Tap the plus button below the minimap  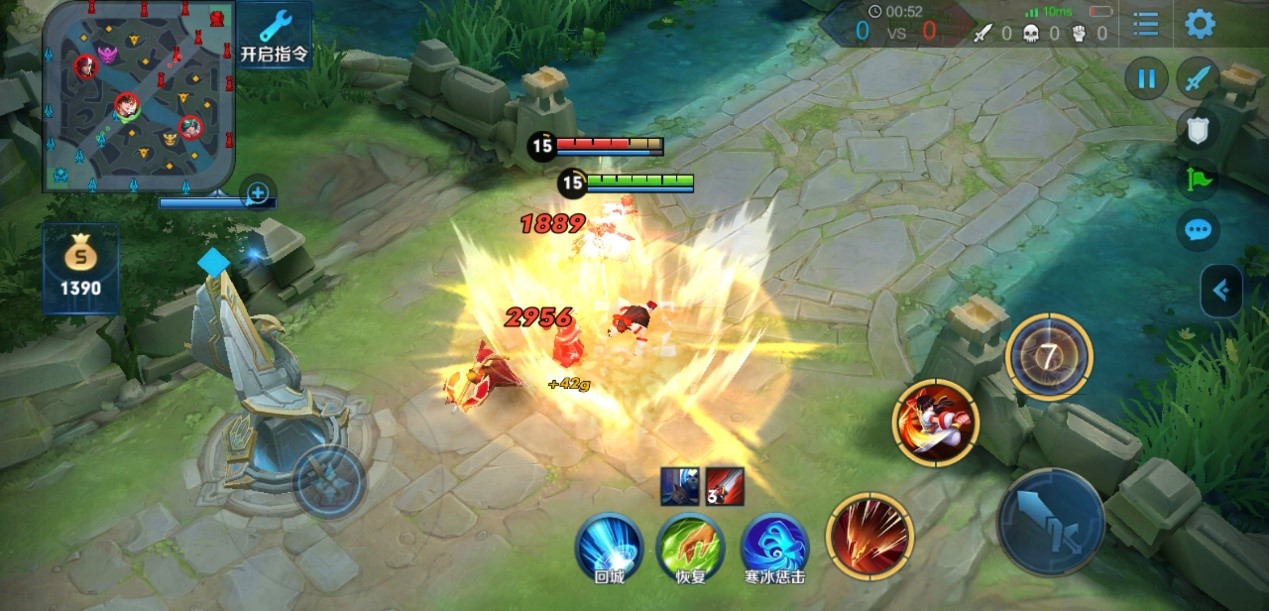(258, 192)
